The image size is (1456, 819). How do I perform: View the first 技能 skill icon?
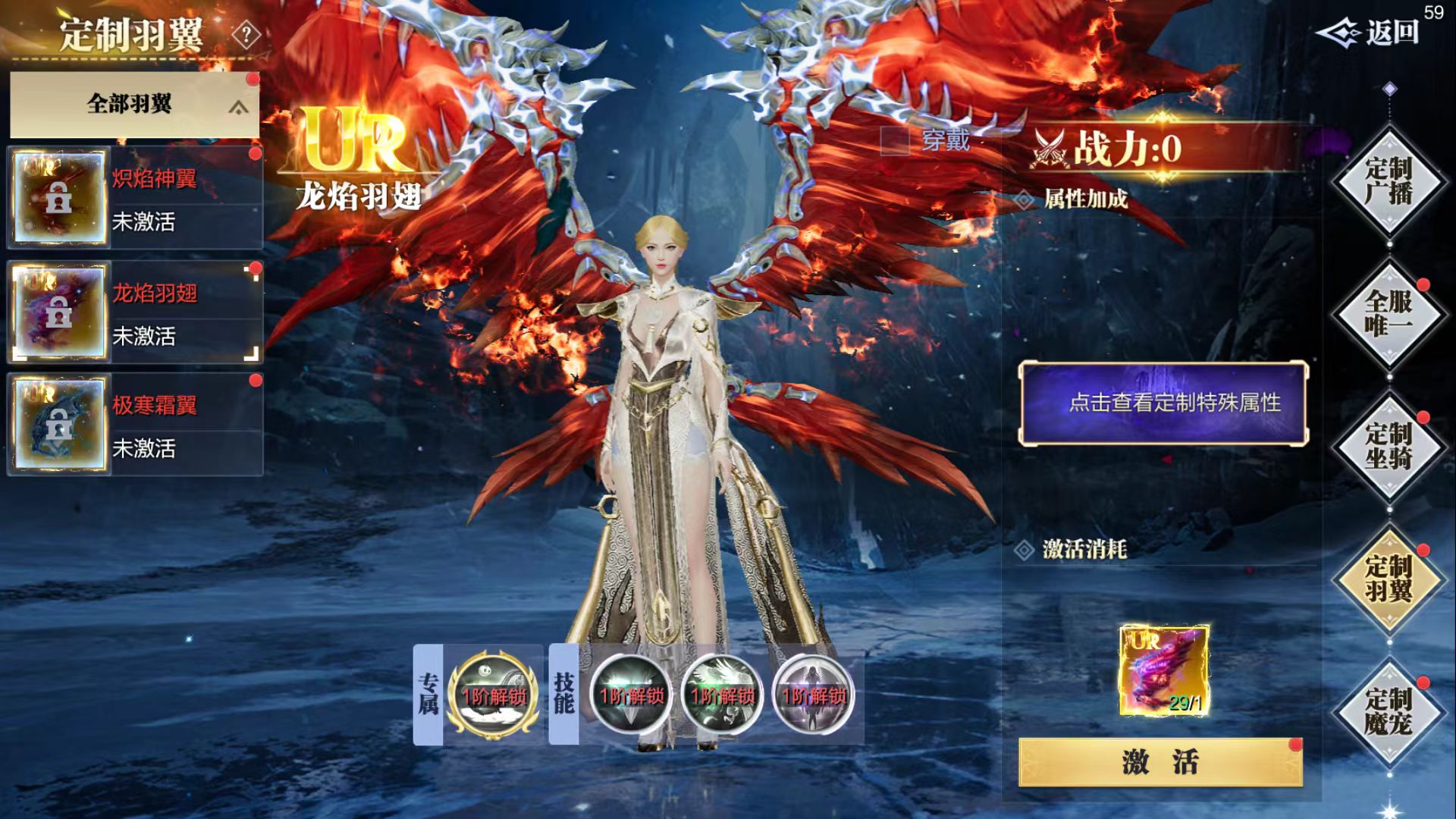631,695
